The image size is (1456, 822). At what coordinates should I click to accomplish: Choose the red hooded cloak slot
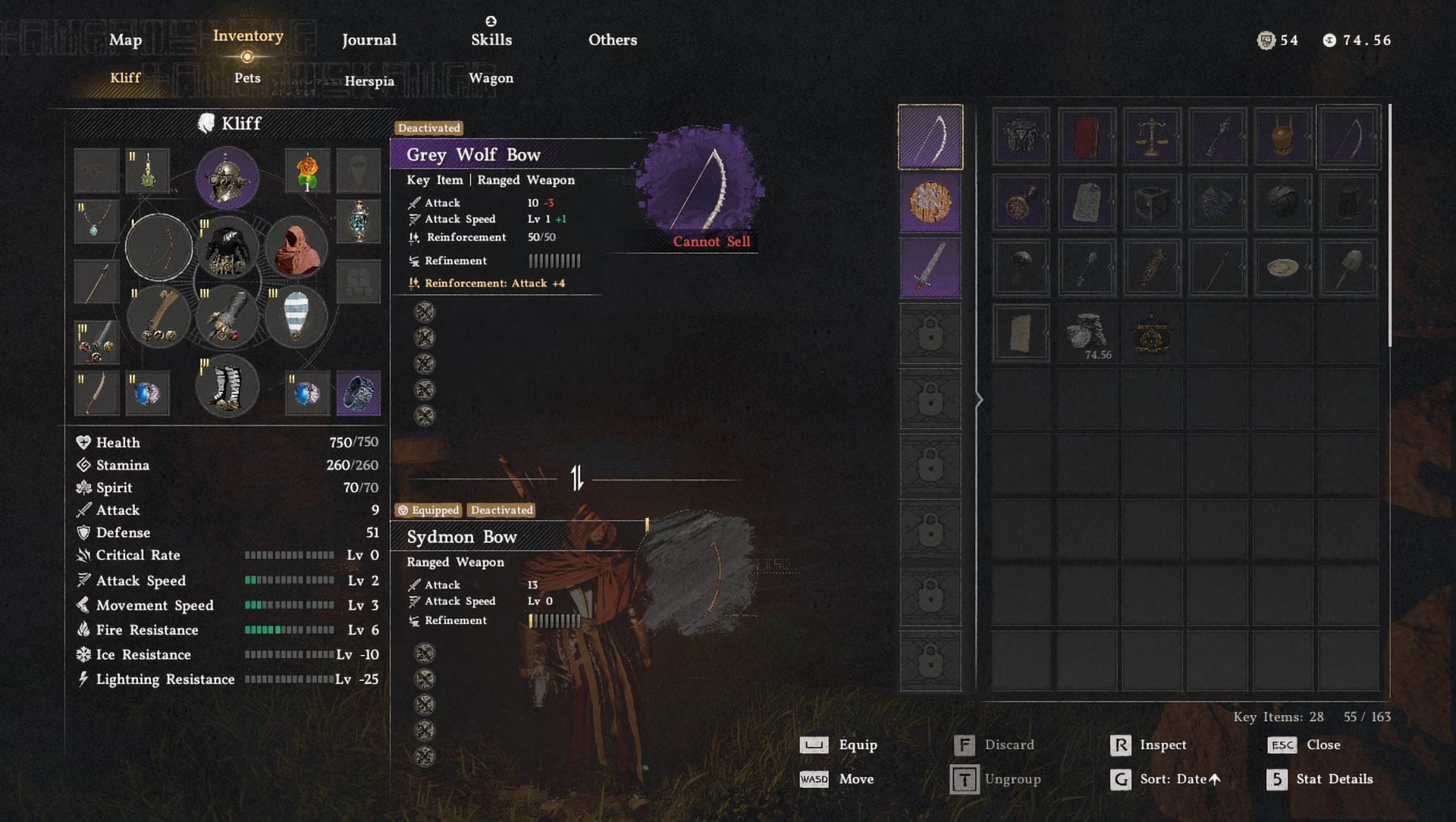(x=296, y=247)
